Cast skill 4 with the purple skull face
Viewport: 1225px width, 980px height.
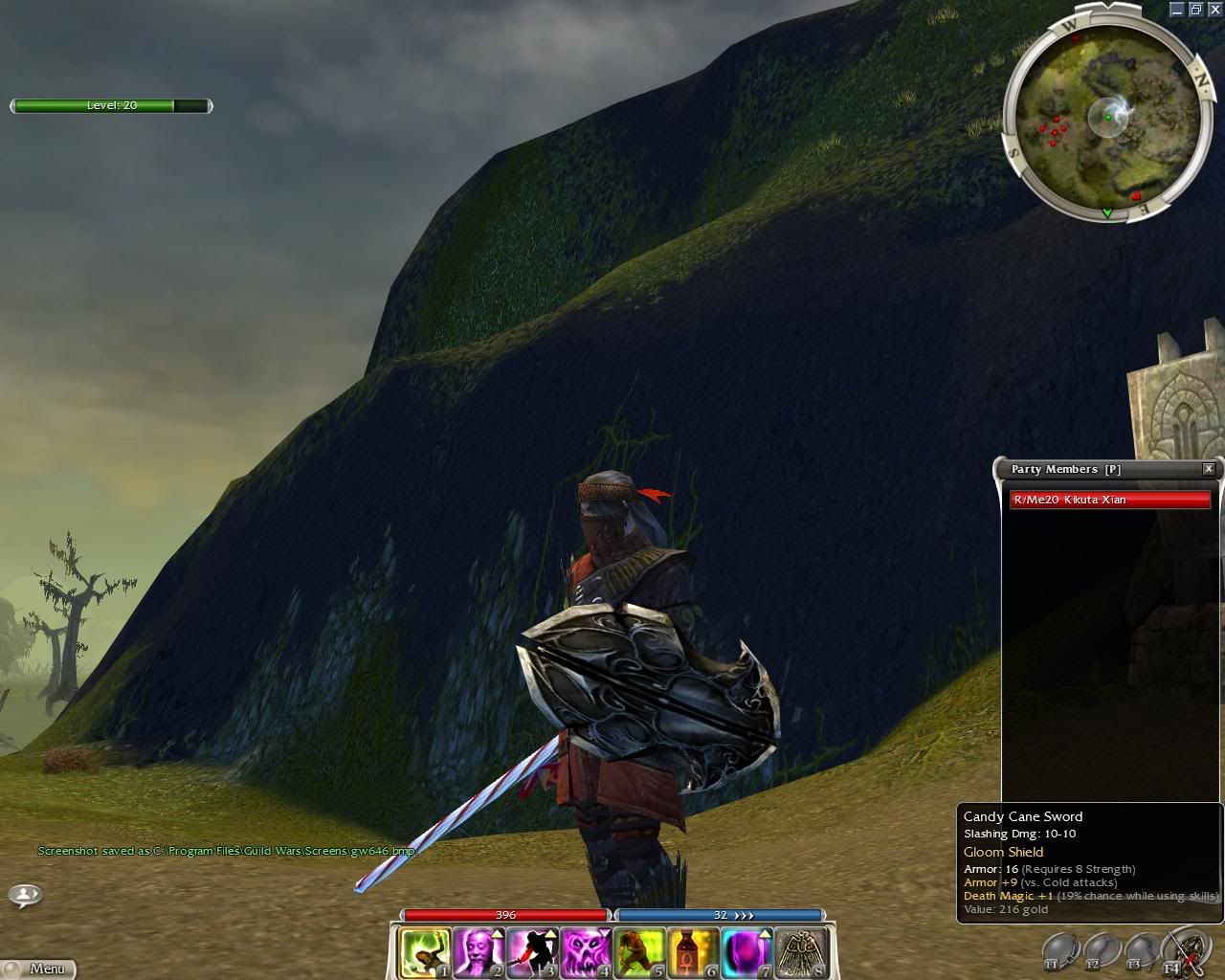585,952
